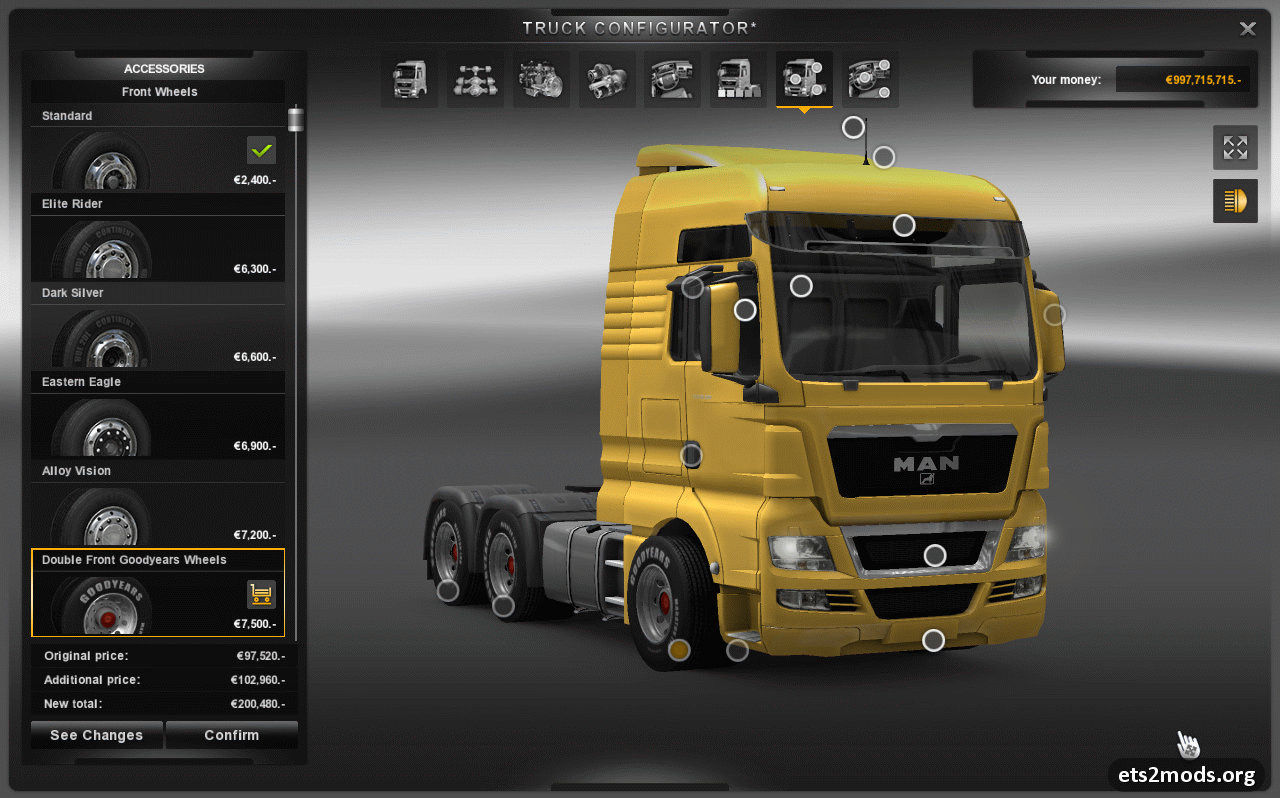
Task: Close the Truck Configurator window
Action: 1247,29
